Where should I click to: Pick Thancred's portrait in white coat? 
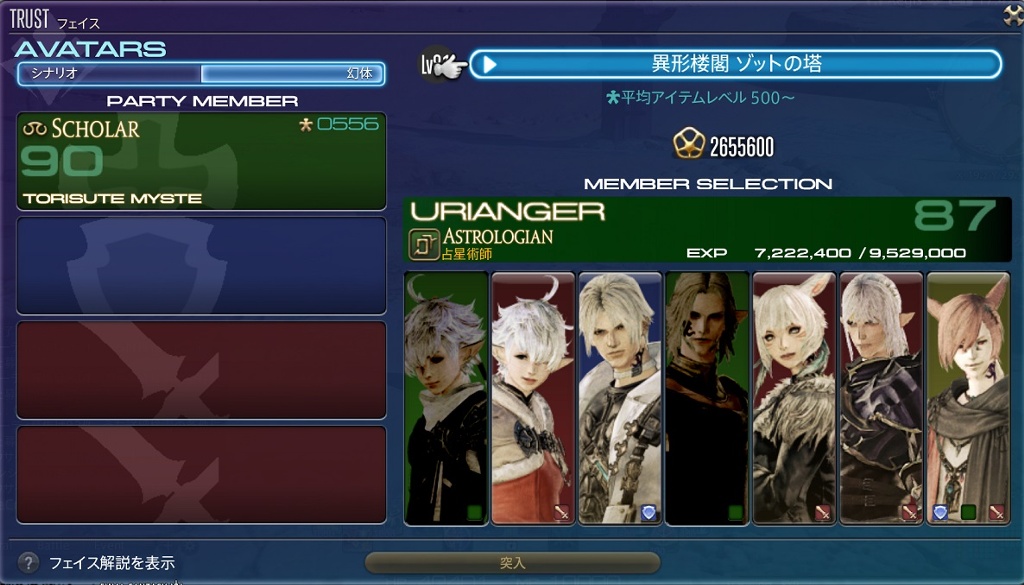pyautogui.click(x=620, y=398)
